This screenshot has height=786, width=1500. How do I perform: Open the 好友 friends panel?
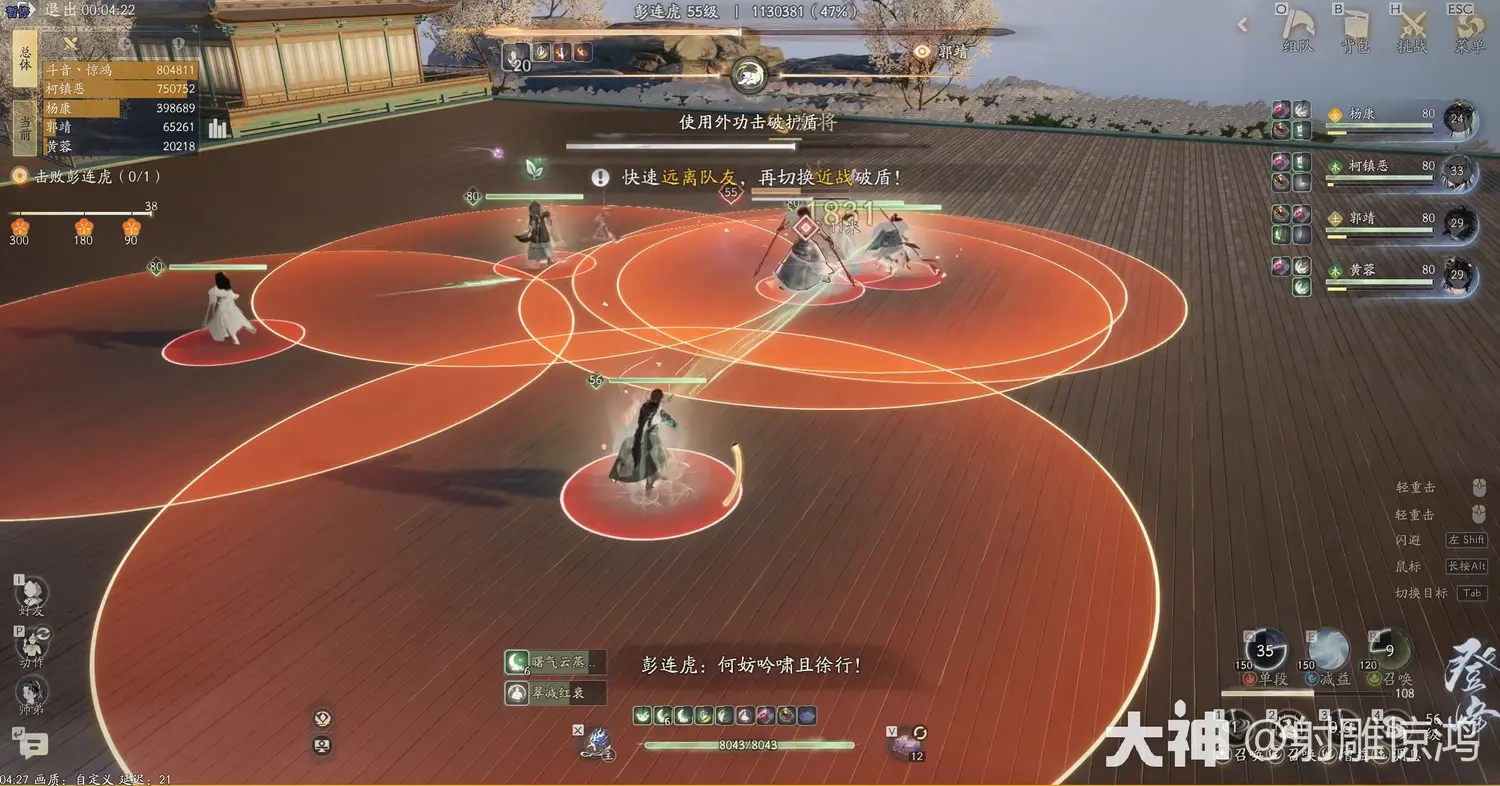(32, 593)
